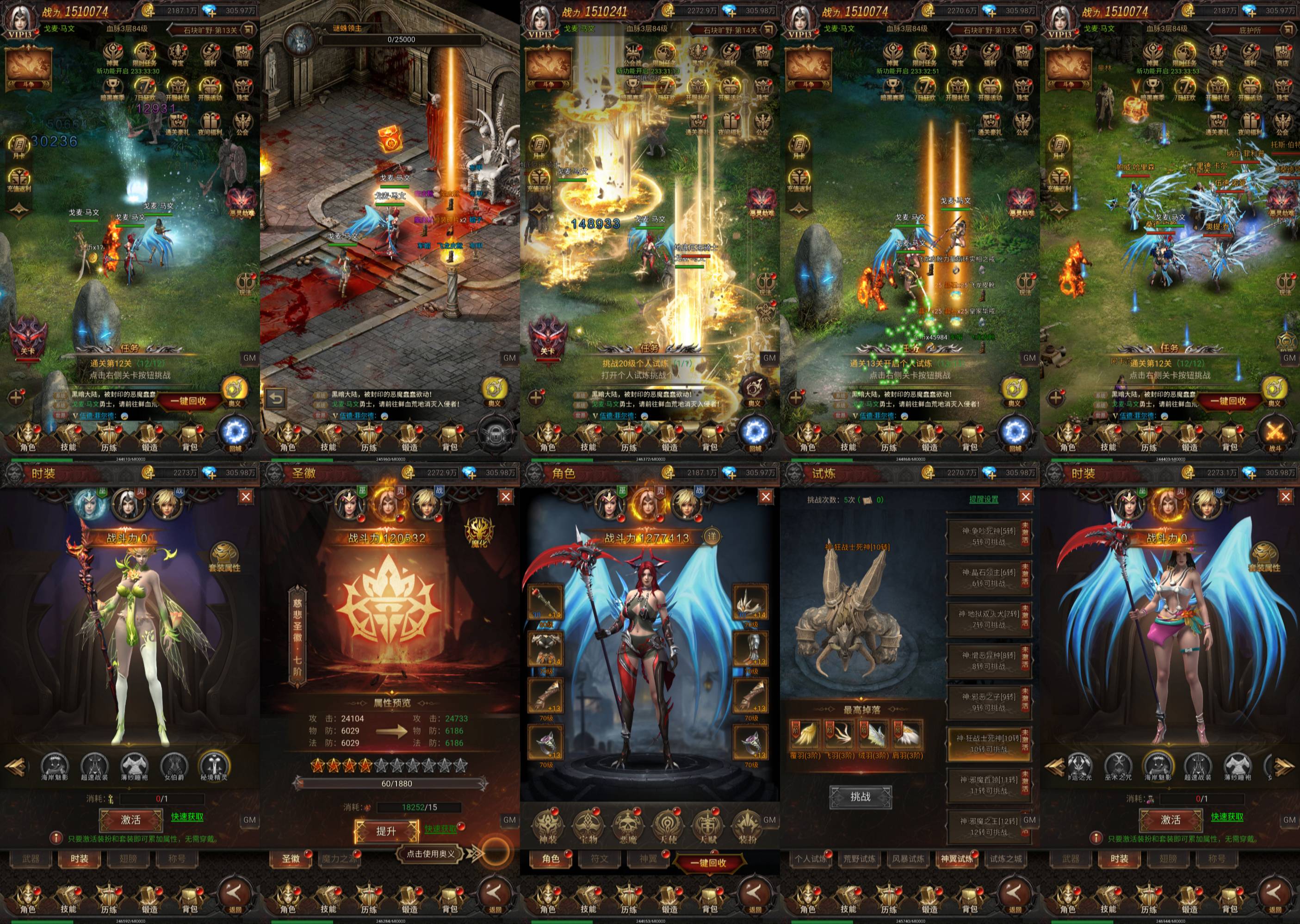This screenshot has height=924, width=1300.
Task: Choose the 神·地狱双头犬[7转] trial entry
Action: (989, 619)
